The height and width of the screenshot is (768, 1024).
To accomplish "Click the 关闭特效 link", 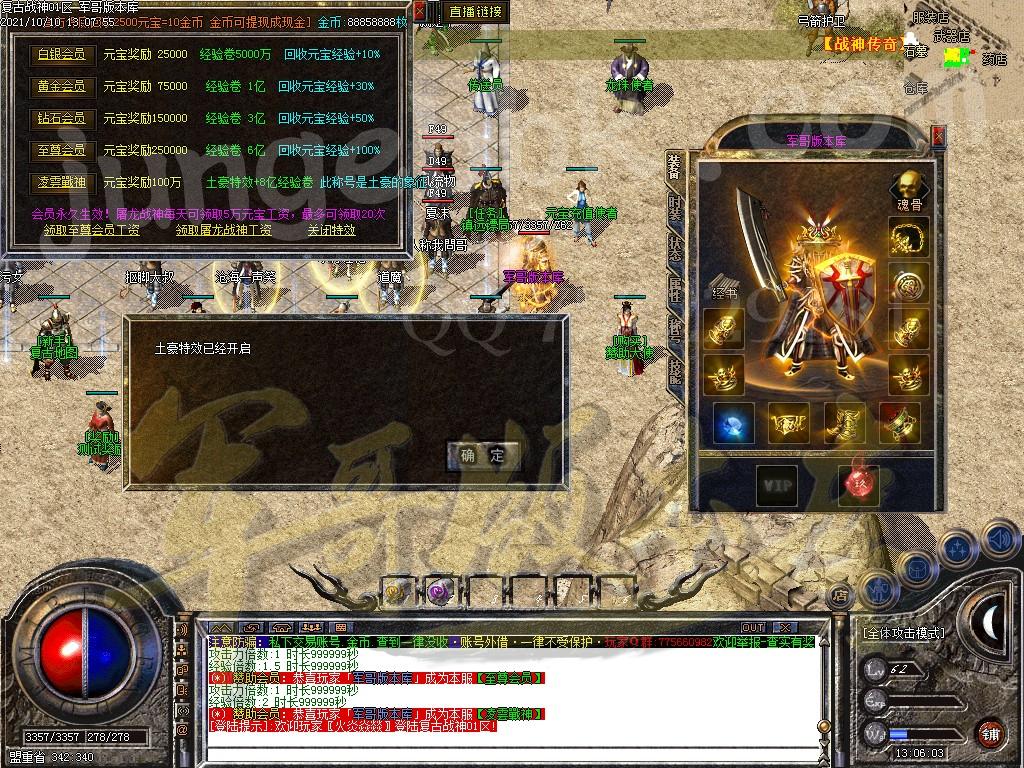I will (331, 230).
